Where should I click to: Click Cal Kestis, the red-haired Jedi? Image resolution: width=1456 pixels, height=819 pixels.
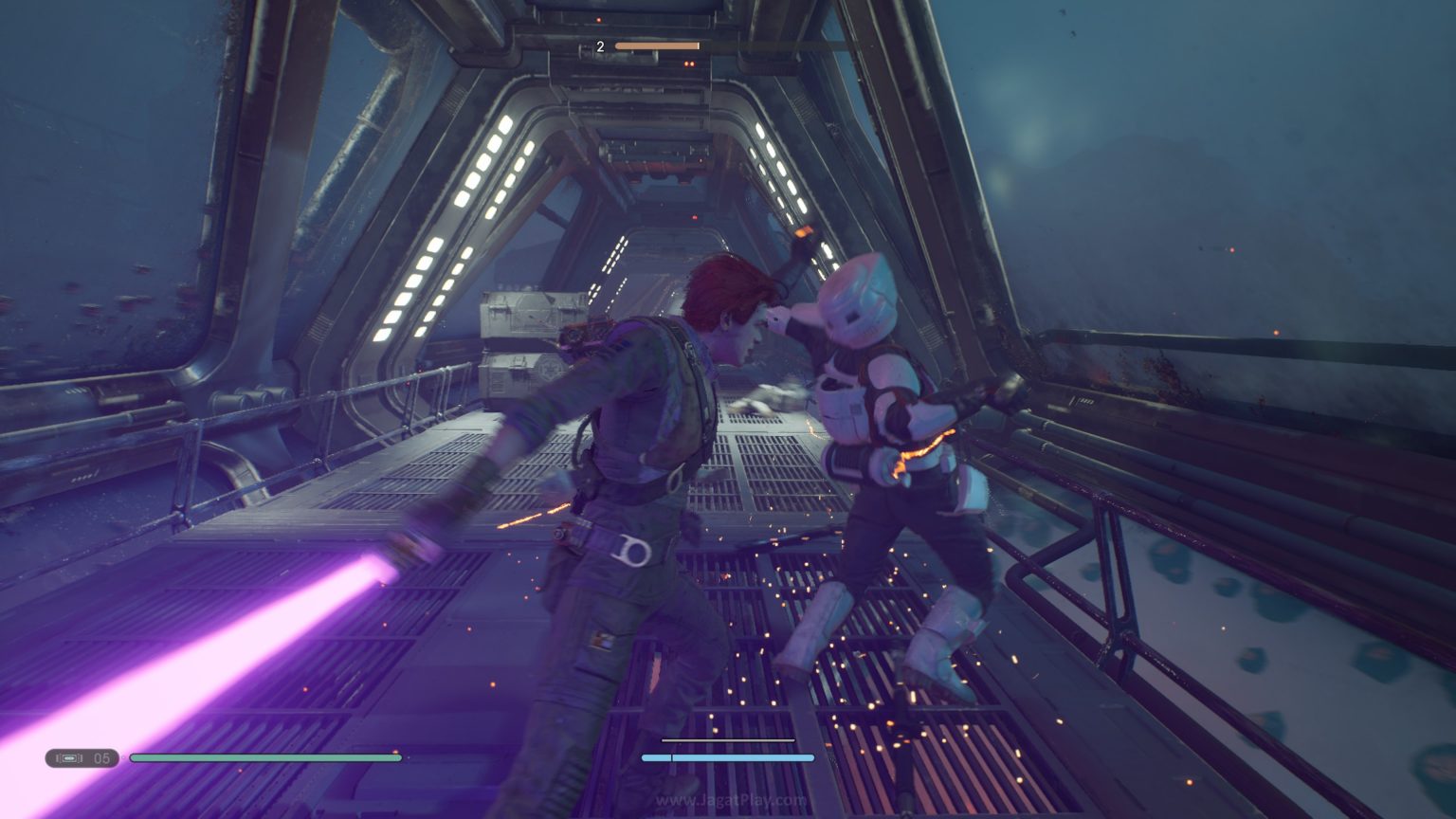pyautogui.click(x=645, y=427)
